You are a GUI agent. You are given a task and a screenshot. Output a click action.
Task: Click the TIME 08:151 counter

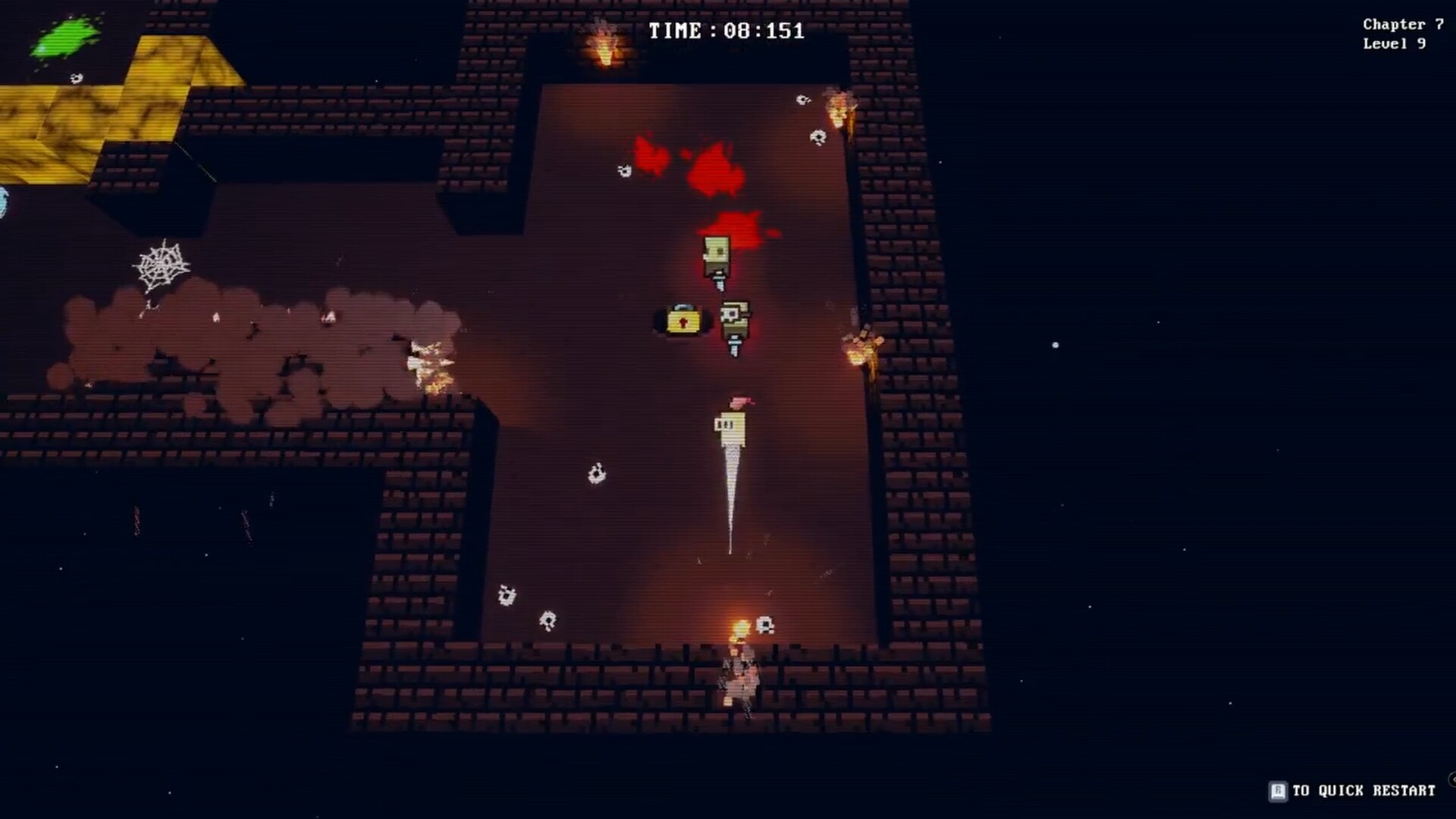click(726, 31)
